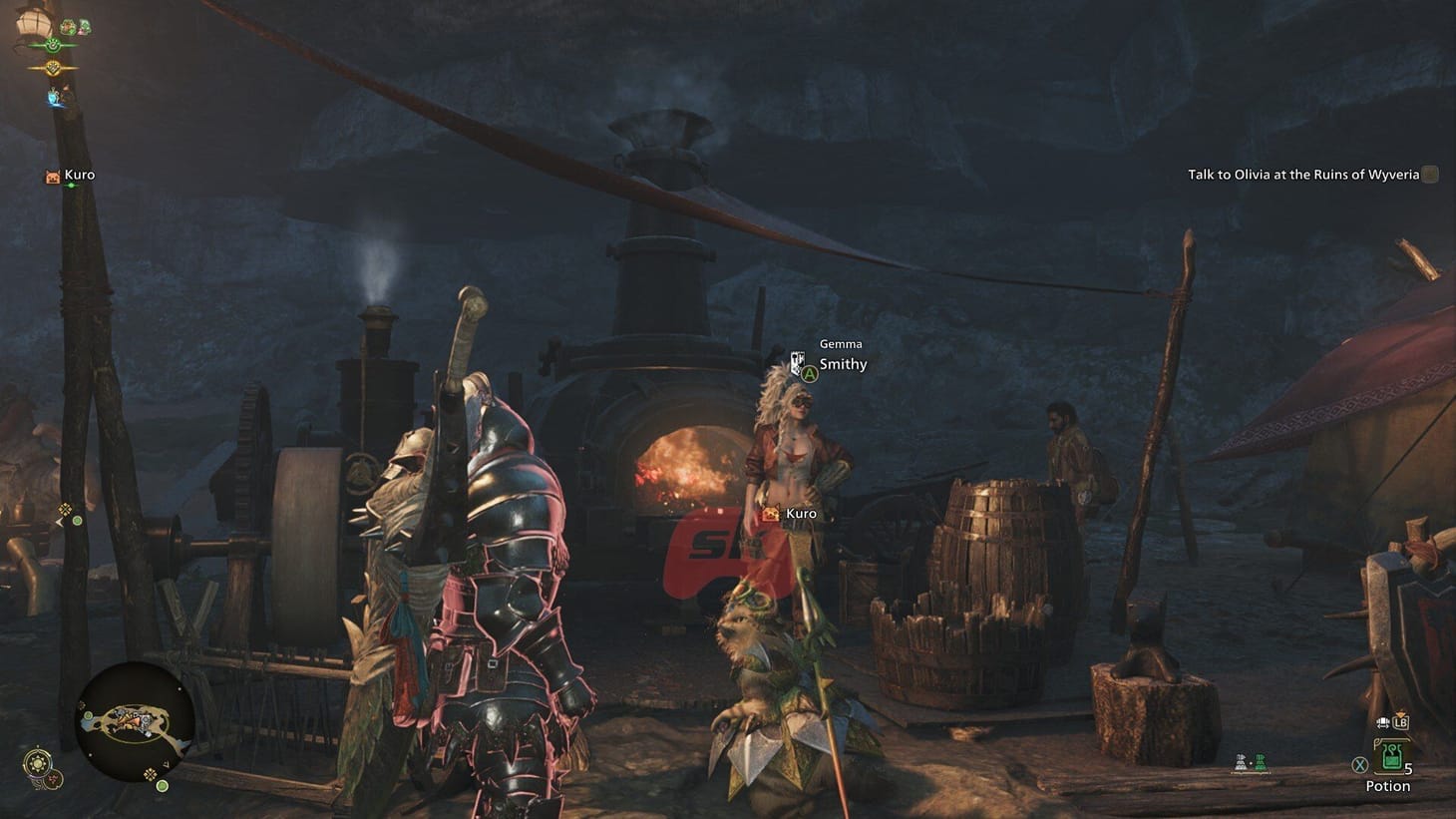Toggle the red emblem below the compass
Image resolution: width=1456 pixels, height=819 pixels.
[x=52, y=781]
